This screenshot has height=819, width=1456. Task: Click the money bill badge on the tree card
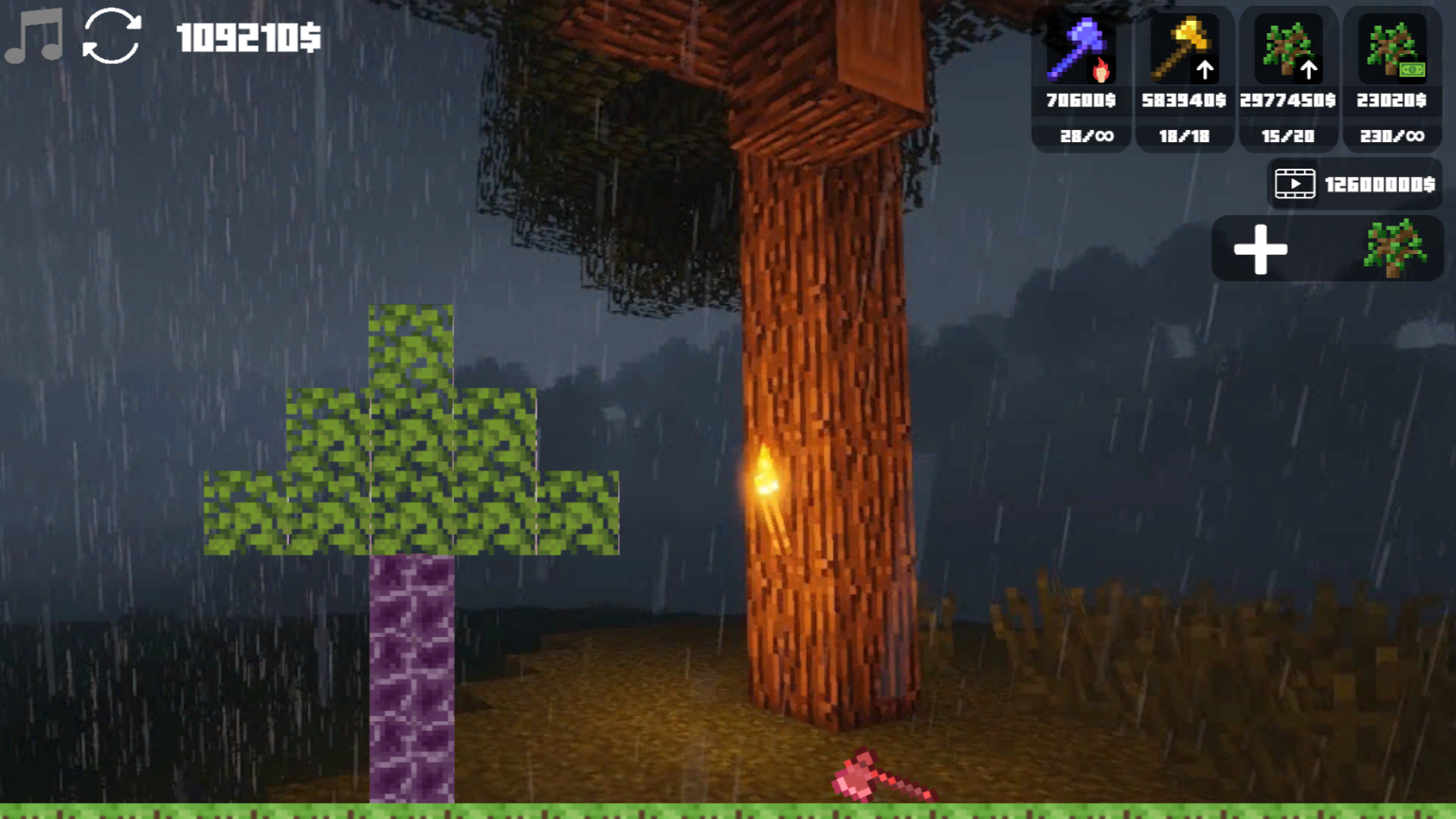1413,69
